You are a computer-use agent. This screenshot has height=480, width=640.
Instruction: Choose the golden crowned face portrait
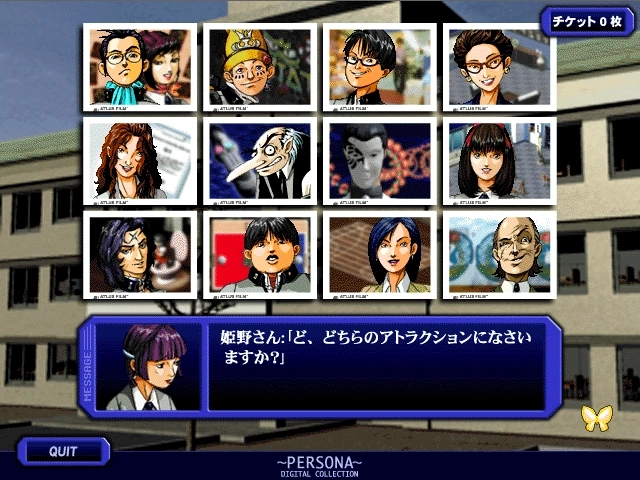point(260,67)
